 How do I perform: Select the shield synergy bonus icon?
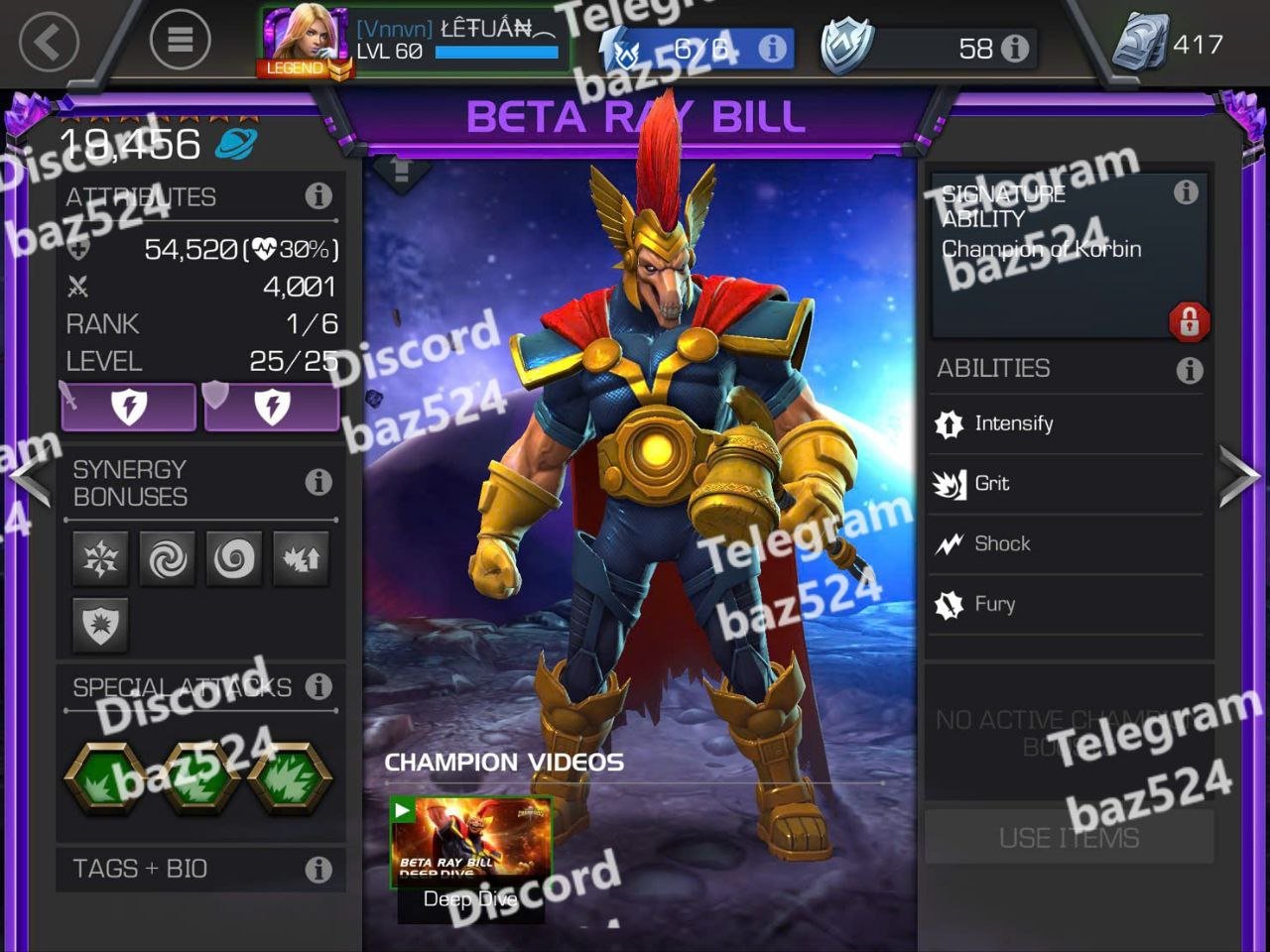(x=100, y=626)
